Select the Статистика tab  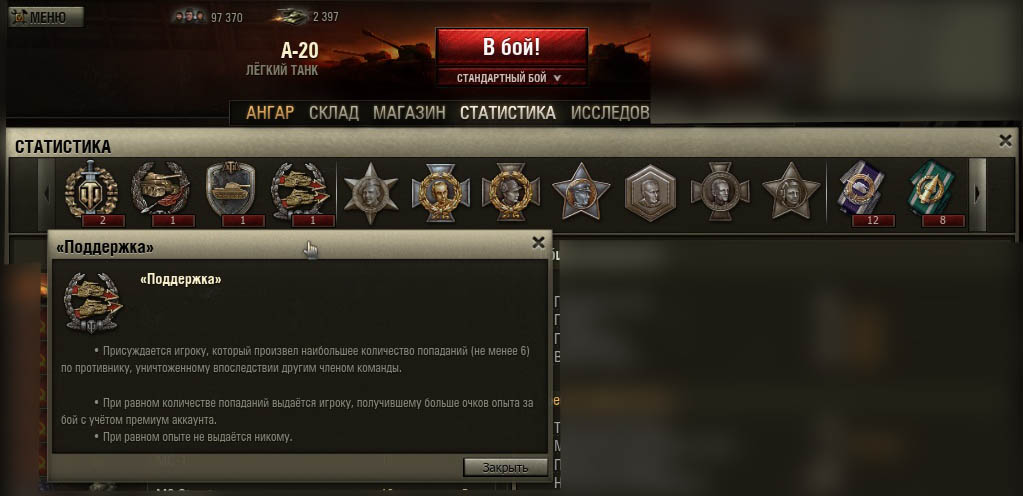coord(507,113)
